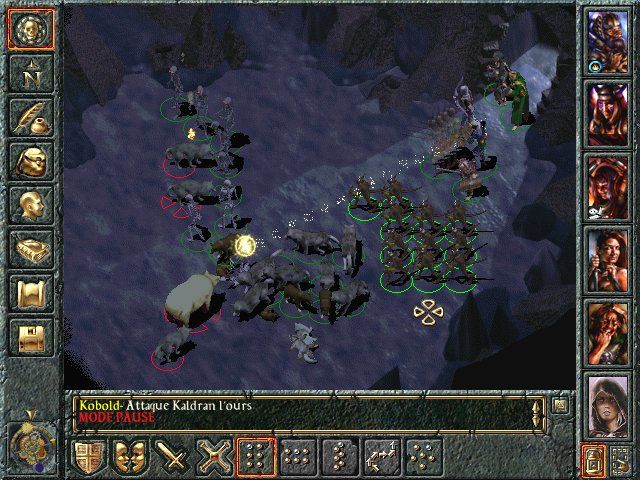Stop actions with crossed swords button
The width and height of the screenshot is (640, 480).
(x=215, y=456)
